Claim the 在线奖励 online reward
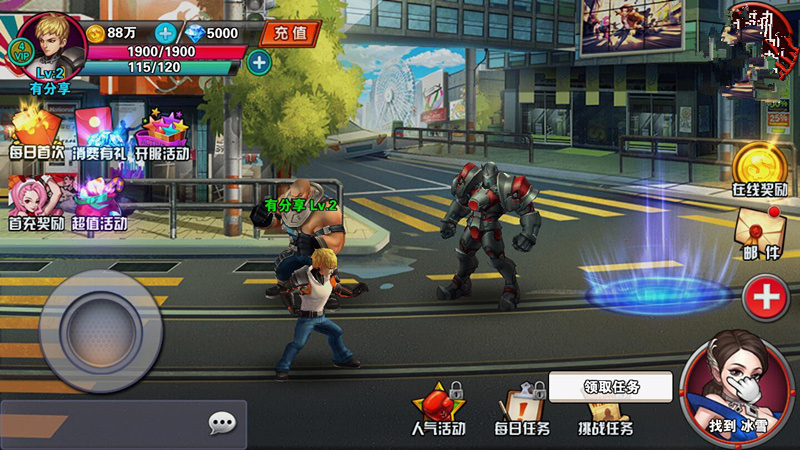 pyautogui.click(x=760, y=168)
